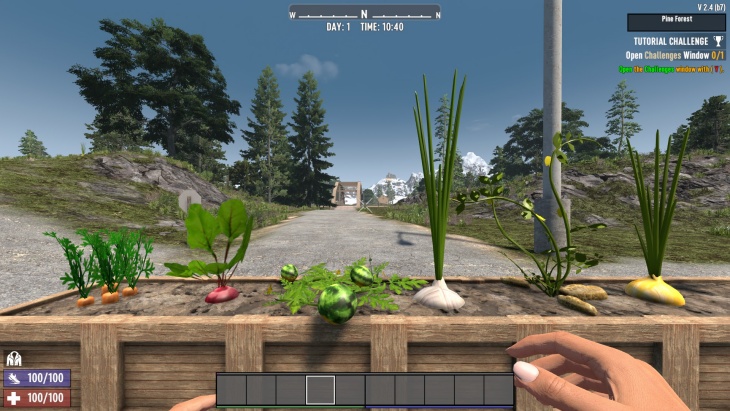Click the Pine Forest biome label

point(676,21)
